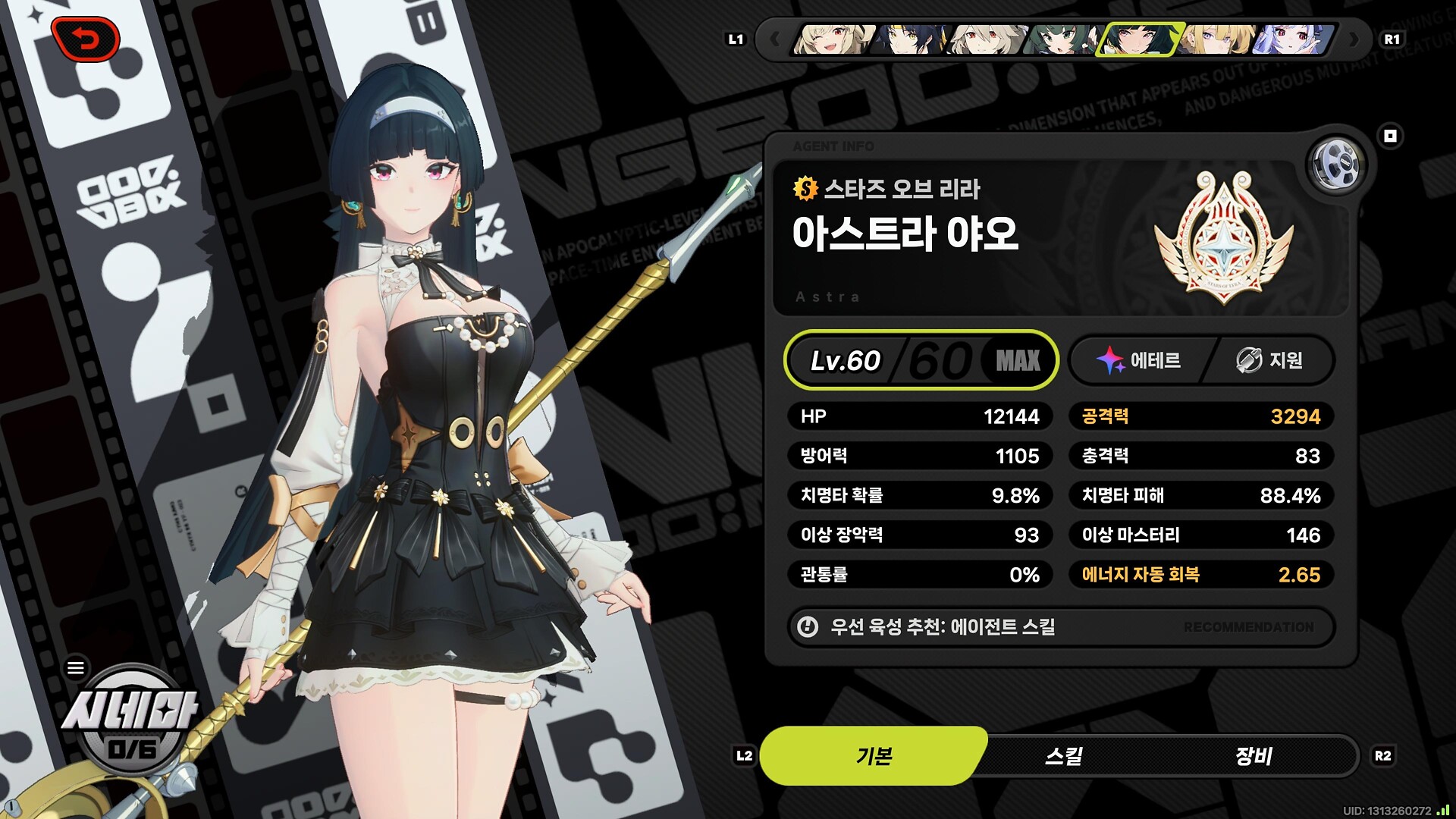Select the green-haired agent portrait

click(x=1060, y=39)
